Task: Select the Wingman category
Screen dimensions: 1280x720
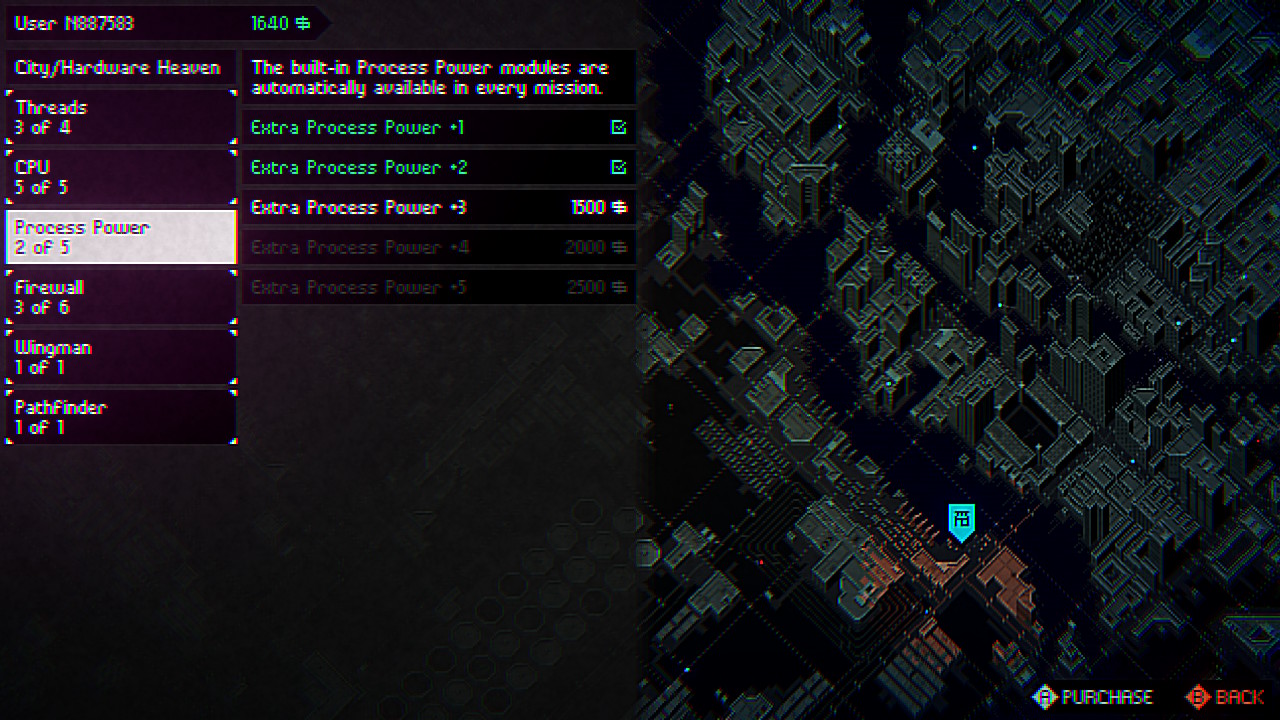Action: click(x=120, y=357)
